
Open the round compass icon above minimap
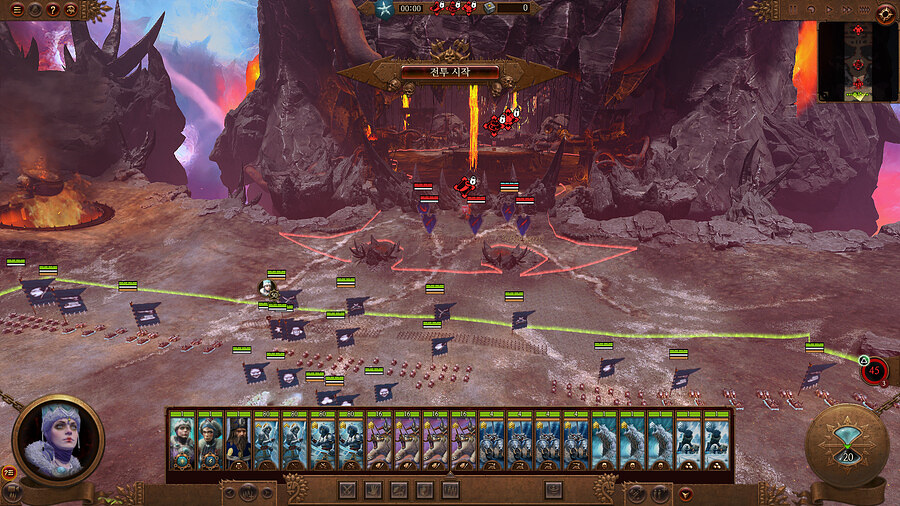(x=885, y=12)
